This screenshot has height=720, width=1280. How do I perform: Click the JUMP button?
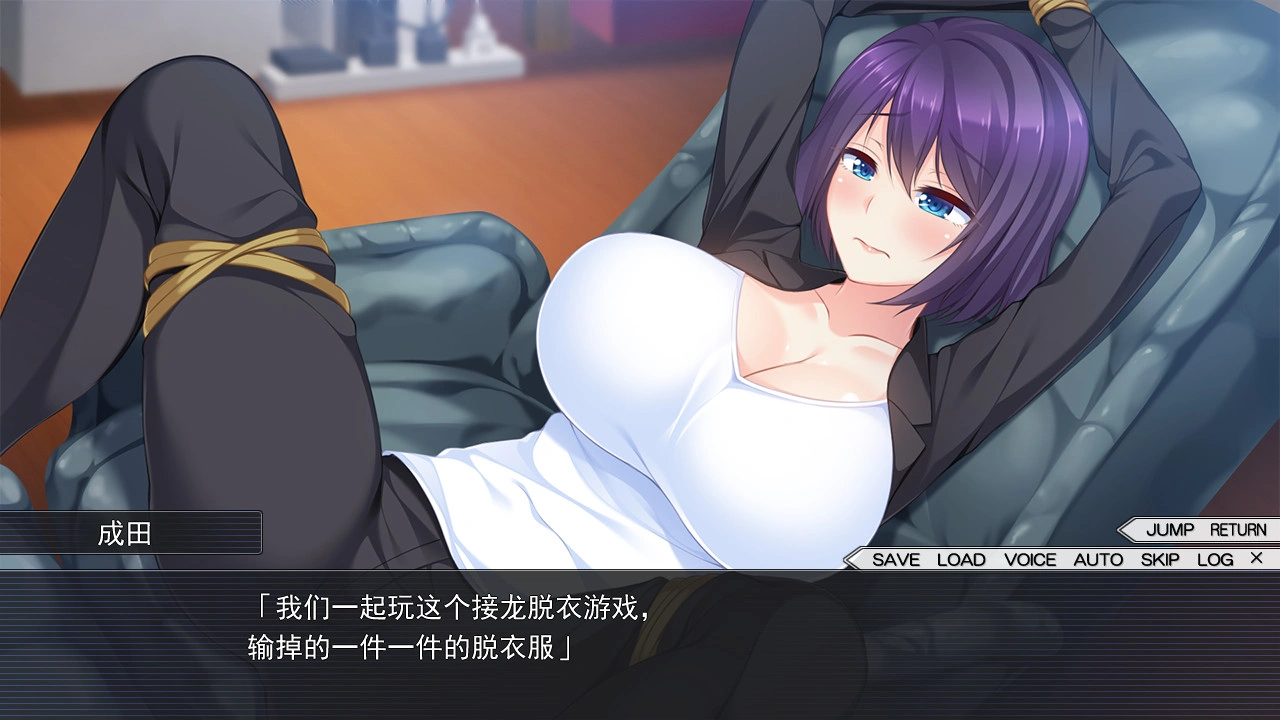click(1170, 530)
